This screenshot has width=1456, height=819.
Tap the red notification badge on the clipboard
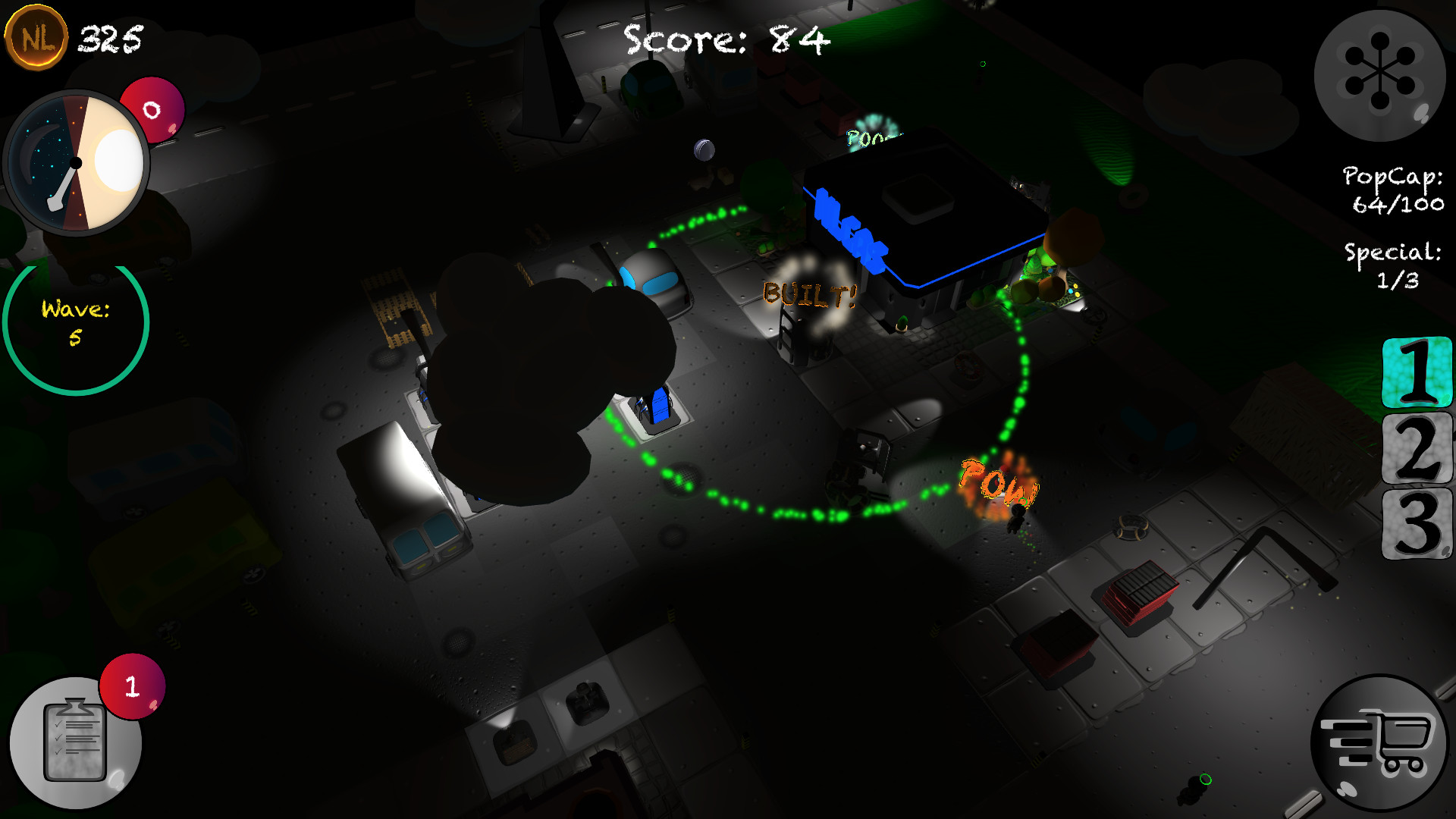coord(131,686)
